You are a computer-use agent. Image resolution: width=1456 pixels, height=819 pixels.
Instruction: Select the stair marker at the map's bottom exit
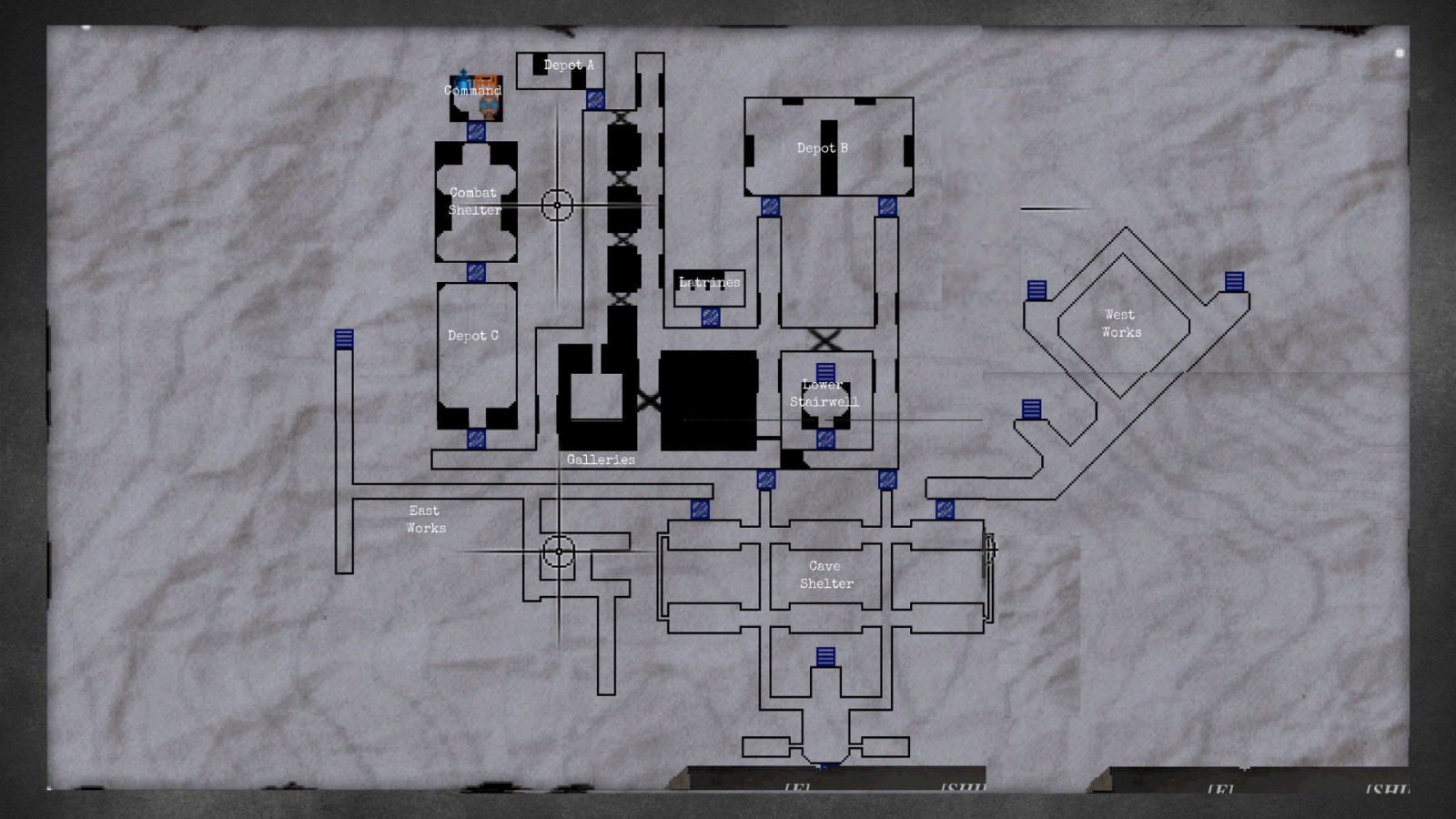click(826, 766)
